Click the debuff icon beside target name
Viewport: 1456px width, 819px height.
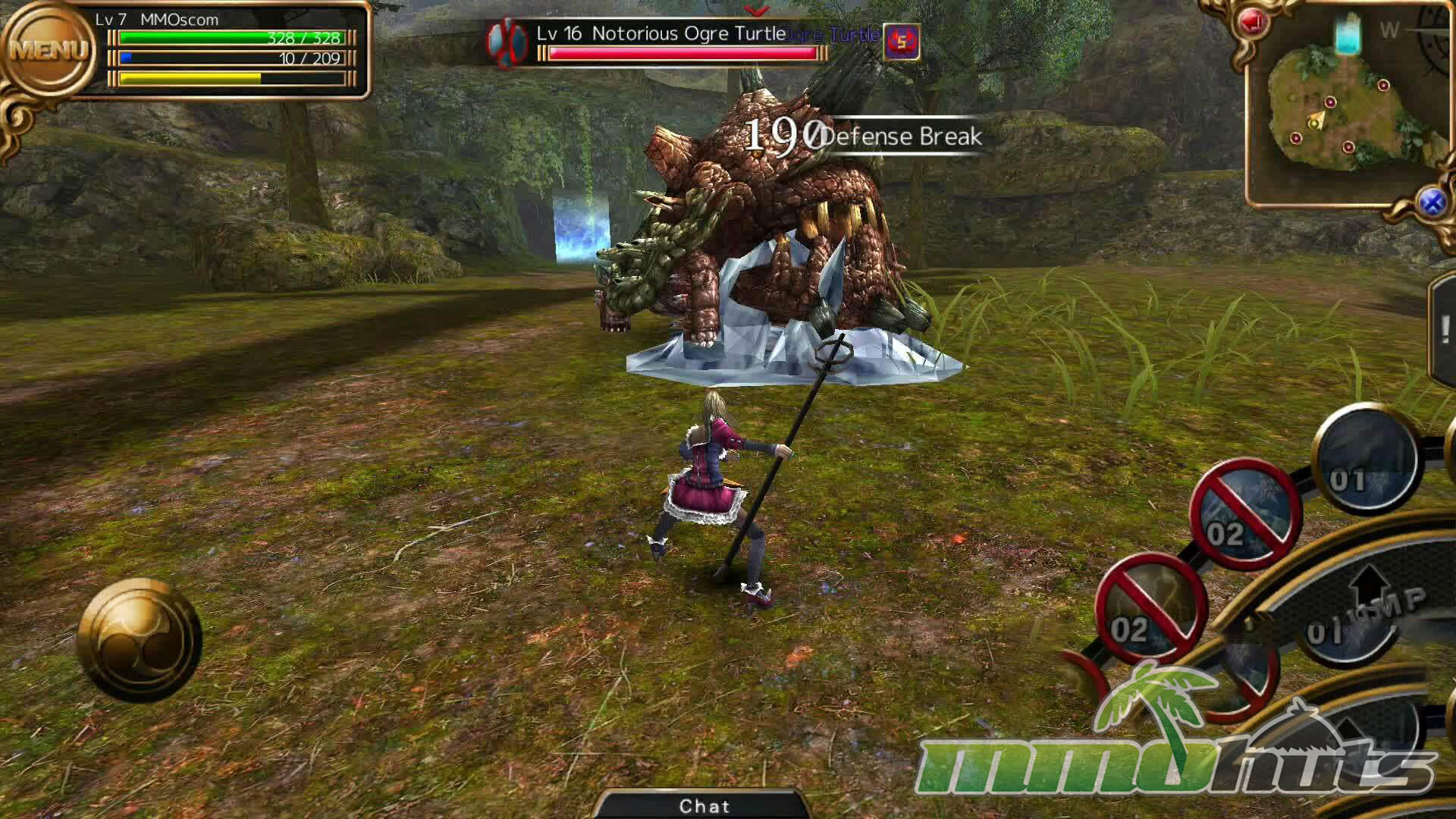[x=902, y=41]
